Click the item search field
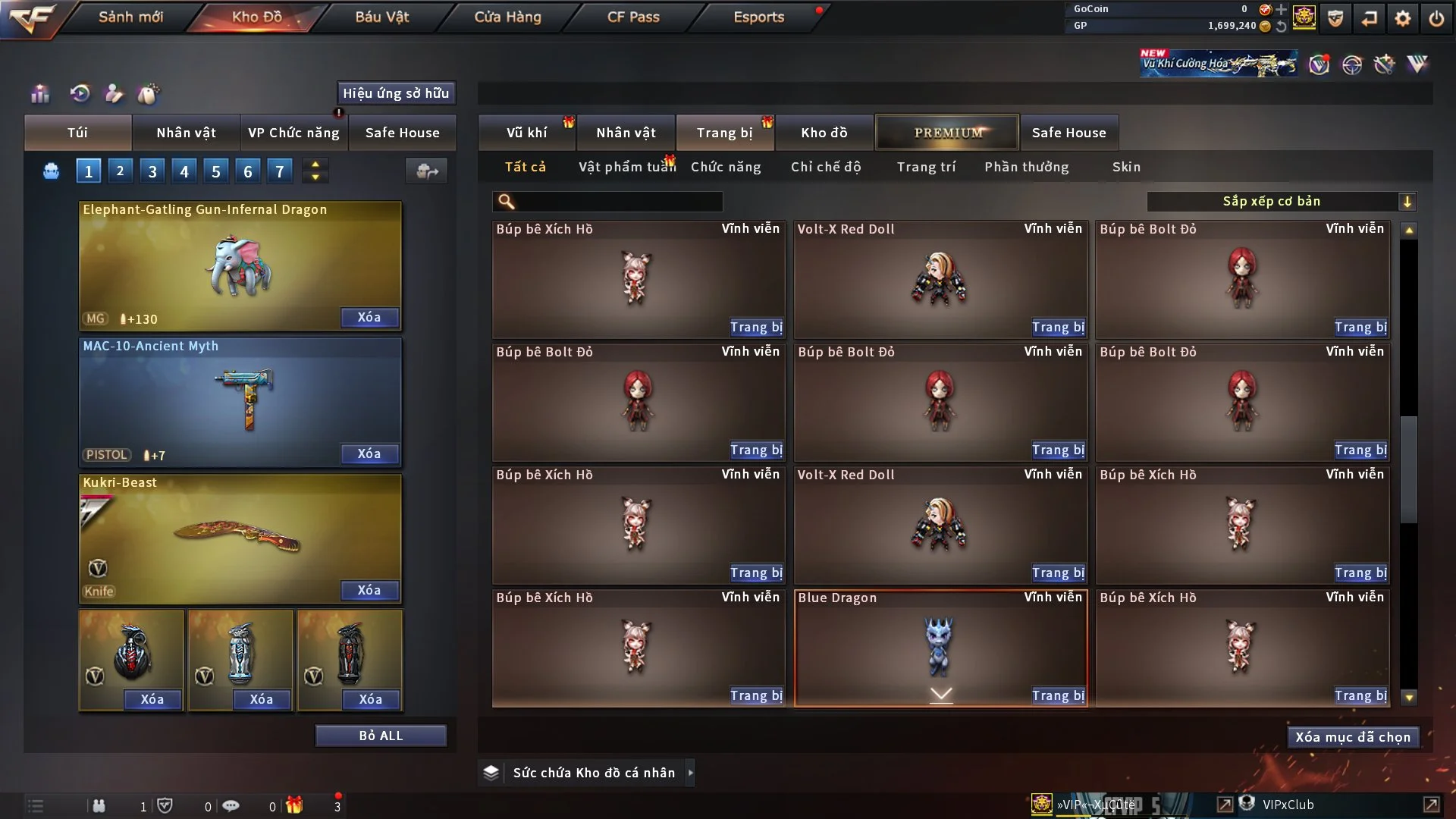 [618, 202]
